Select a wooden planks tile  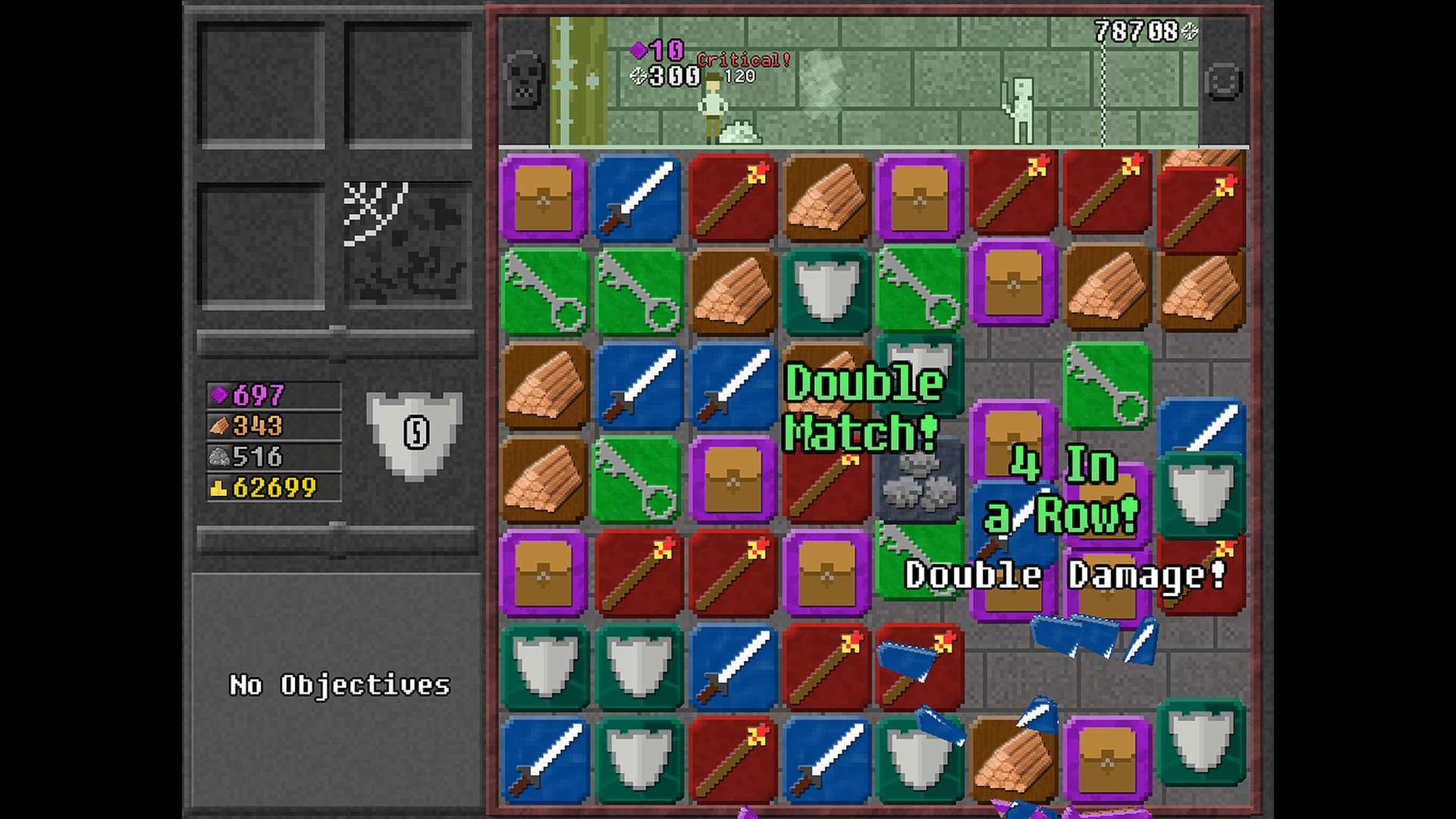click(x=827, y=196)
